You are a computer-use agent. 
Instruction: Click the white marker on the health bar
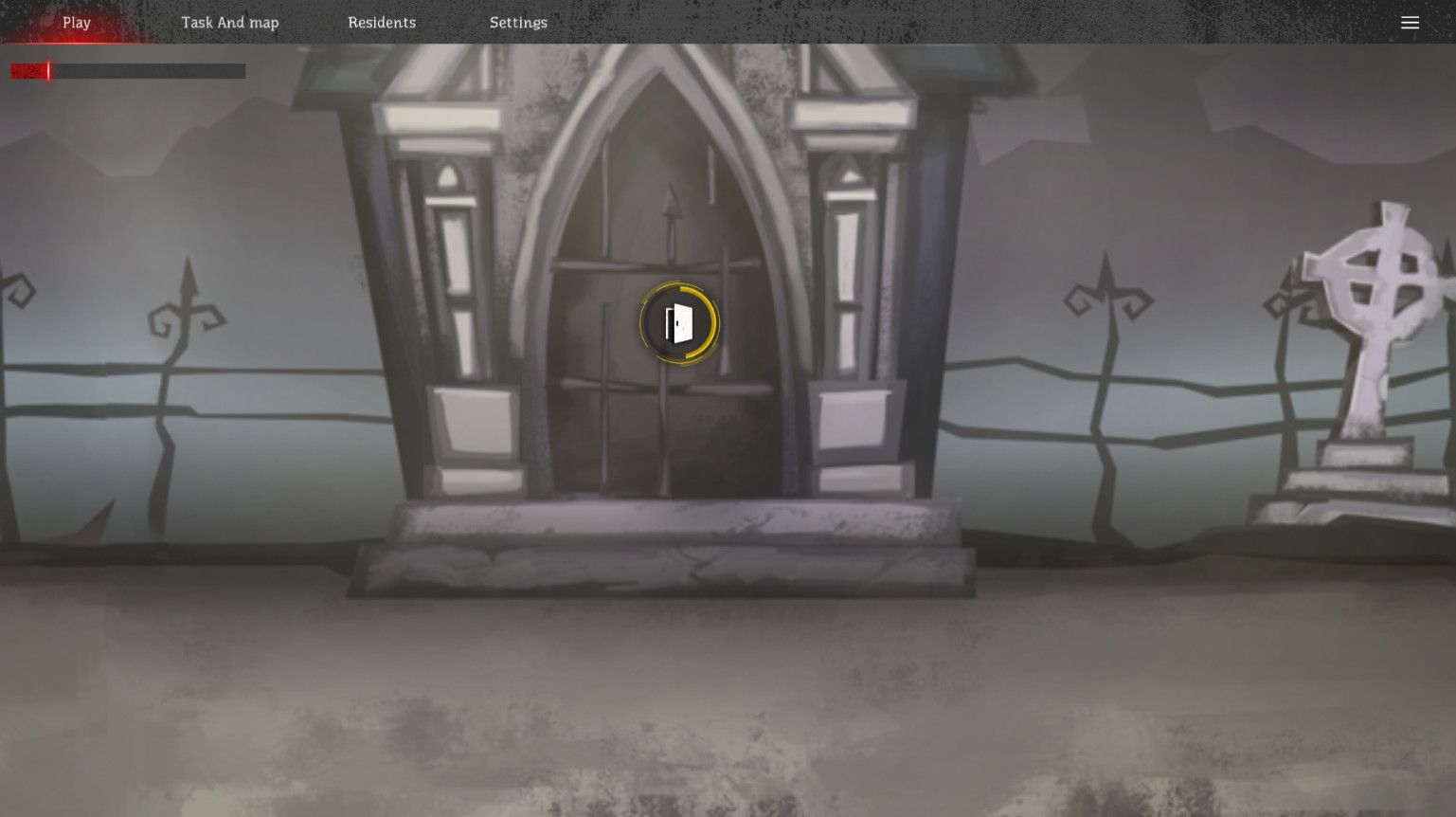point(49,70)
